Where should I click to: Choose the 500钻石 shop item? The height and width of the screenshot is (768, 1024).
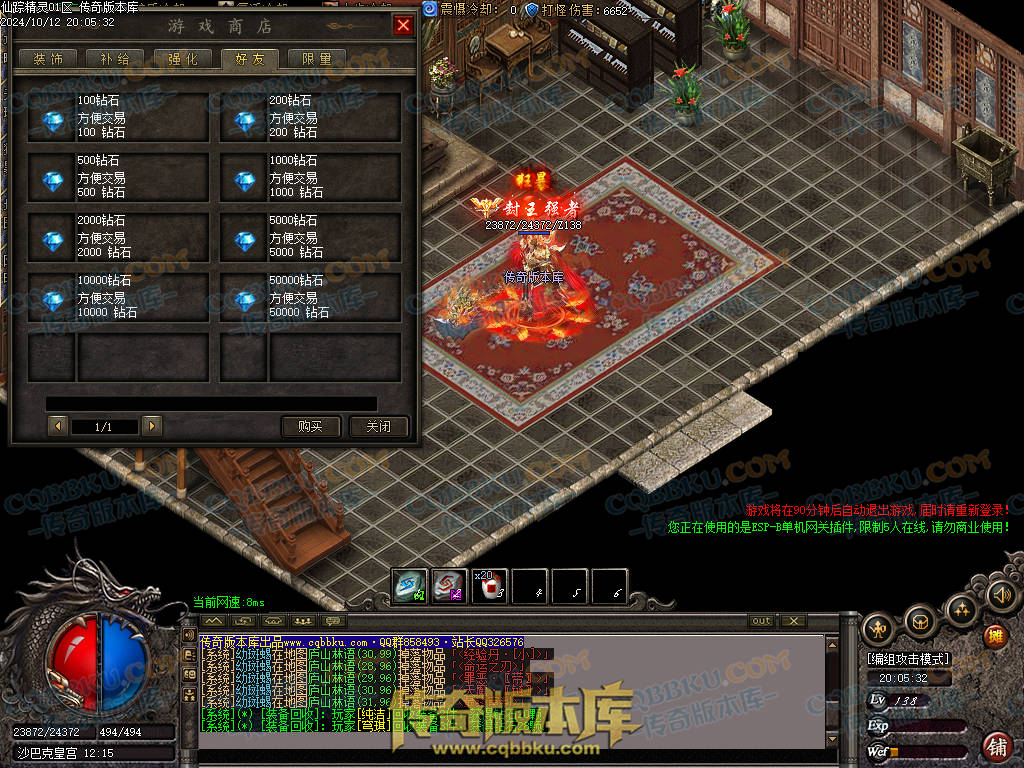click(118, 178)
